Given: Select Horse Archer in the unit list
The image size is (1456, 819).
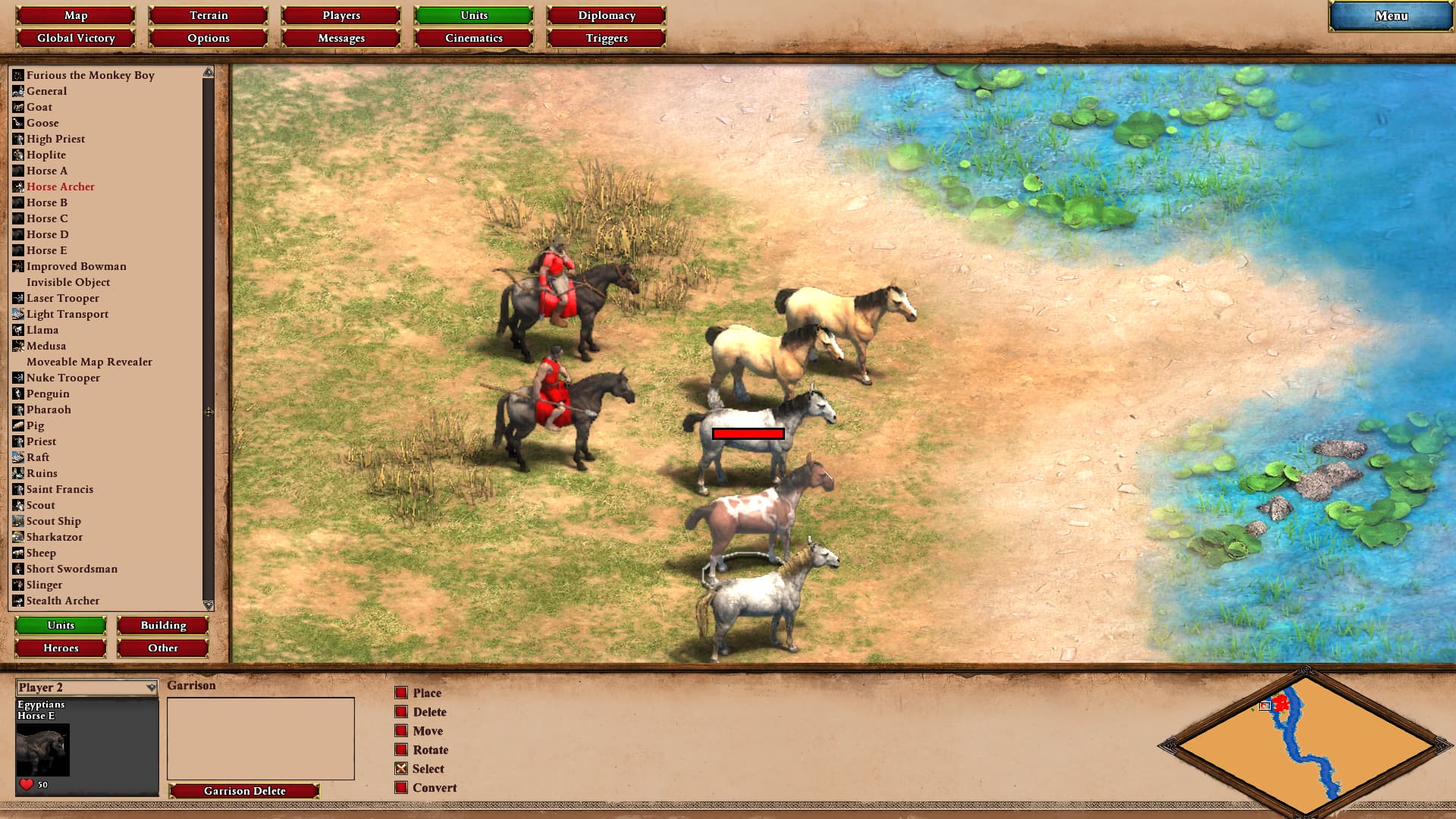Looking at the screenshot, I should (x=61, y=187).
